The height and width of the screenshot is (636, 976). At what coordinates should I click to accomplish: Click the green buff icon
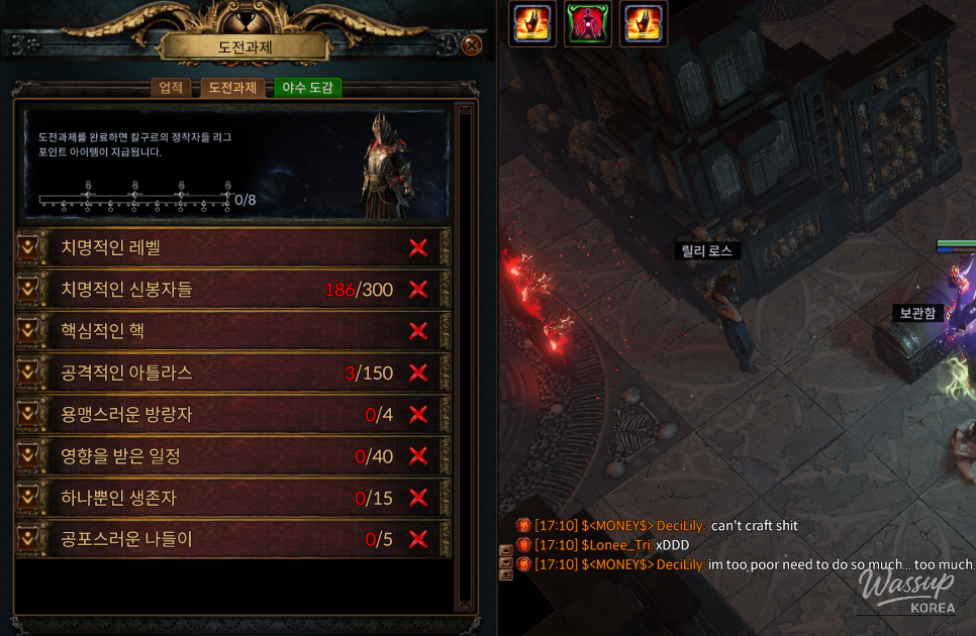pos(587,23)
